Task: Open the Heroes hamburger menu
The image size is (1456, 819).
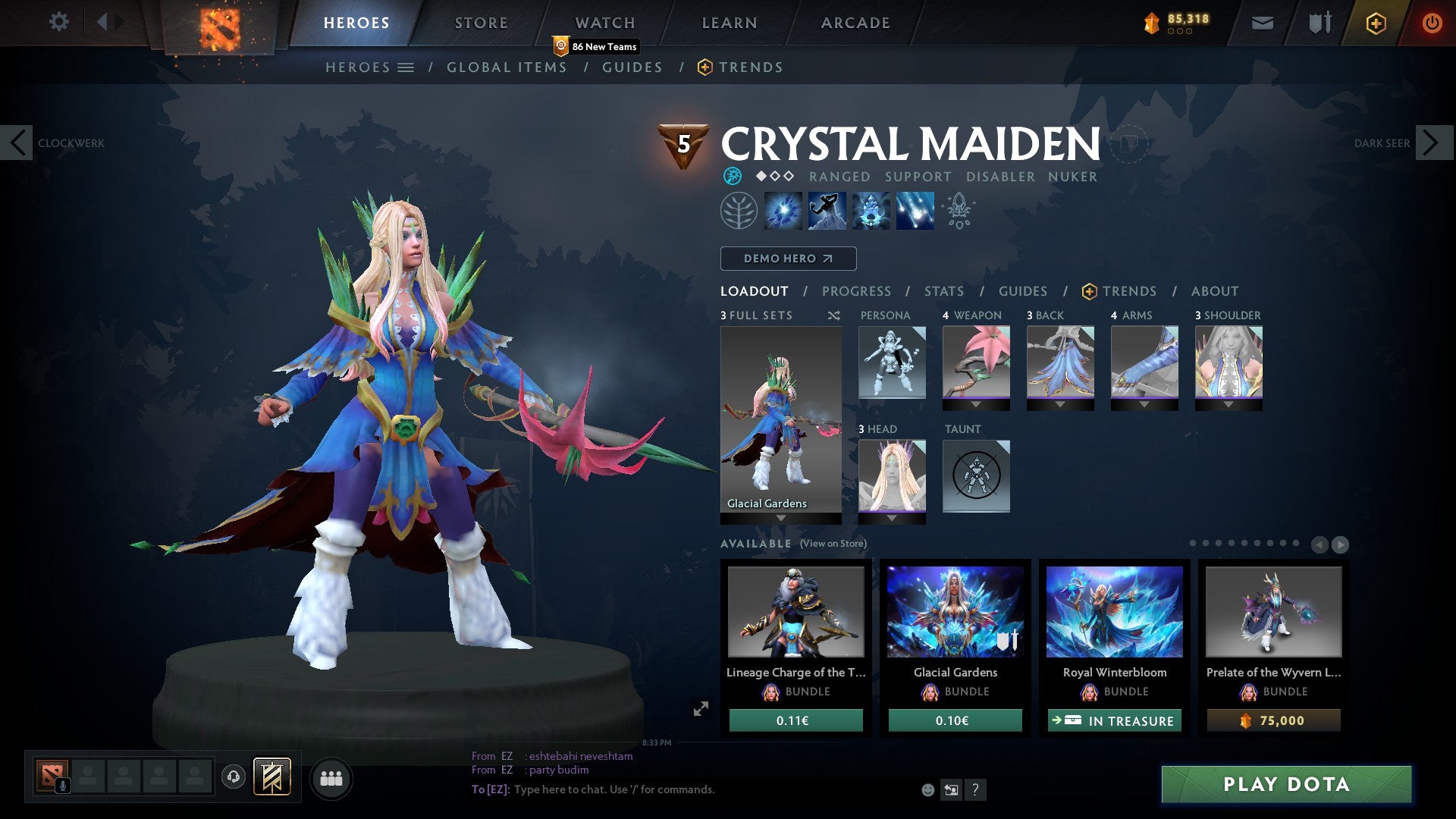Action: coord(406,67)
